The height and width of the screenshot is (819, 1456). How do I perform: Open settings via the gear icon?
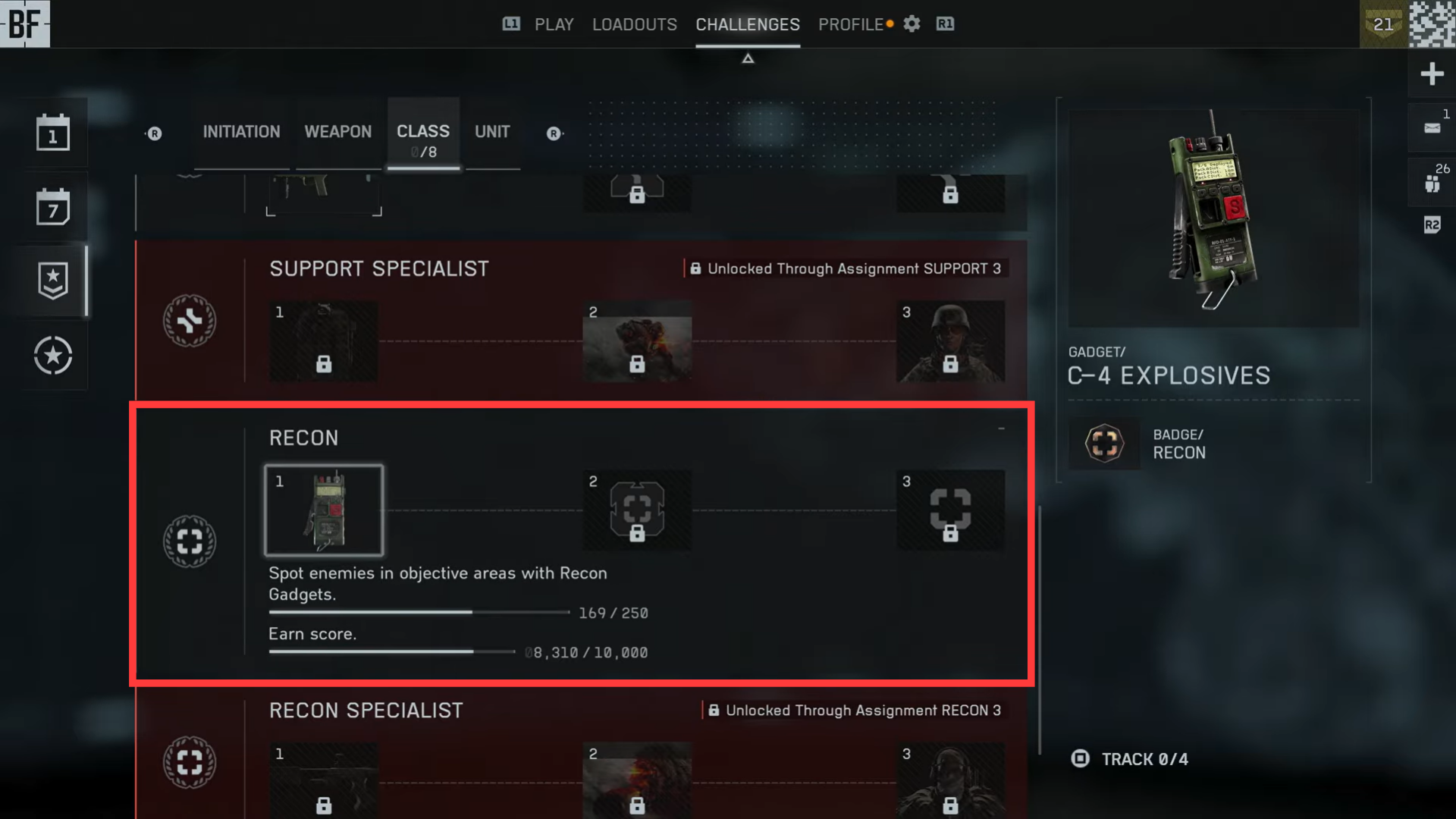coord(912,24)
